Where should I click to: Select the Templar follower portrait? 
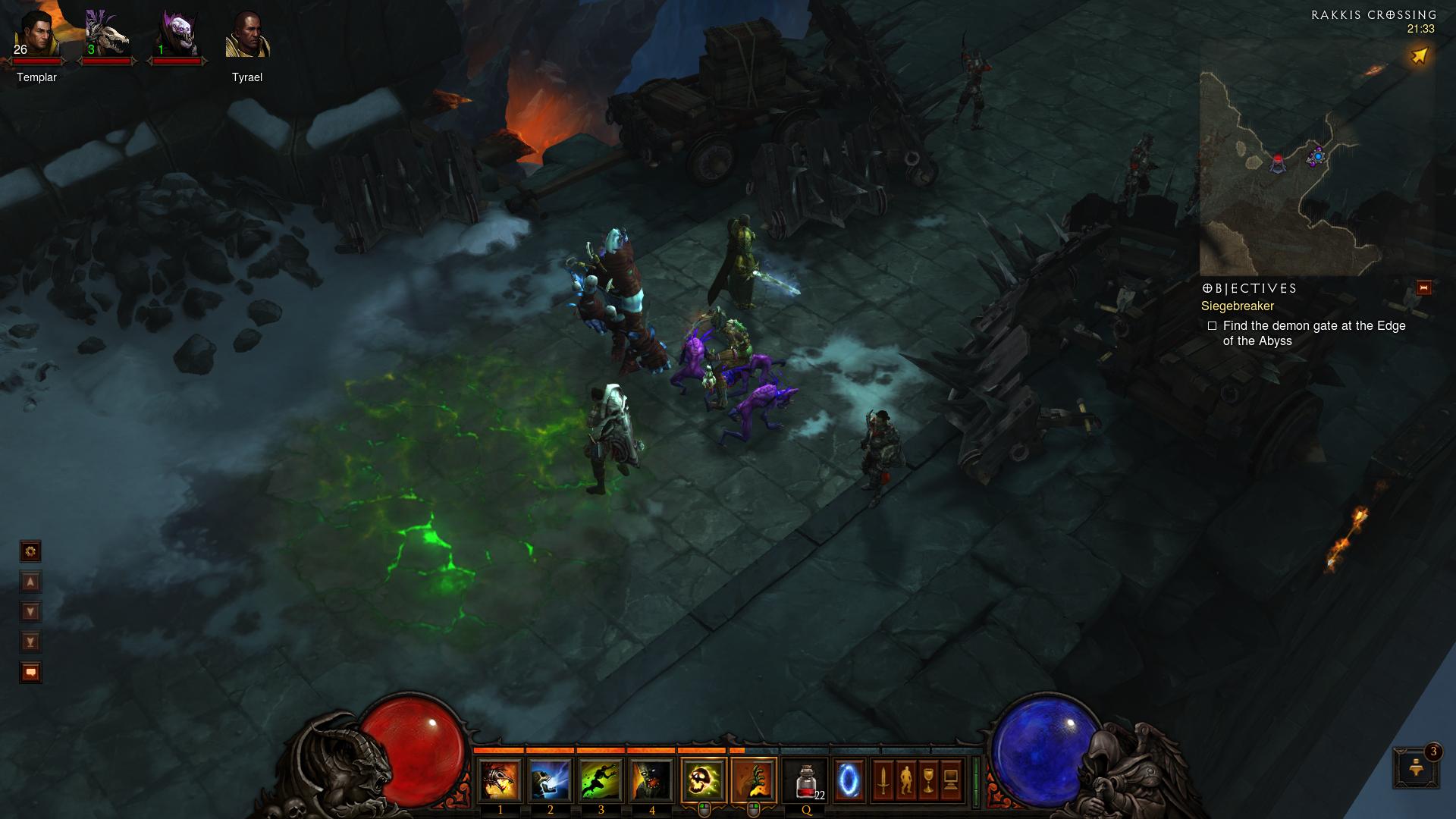(x=36, y=36)
